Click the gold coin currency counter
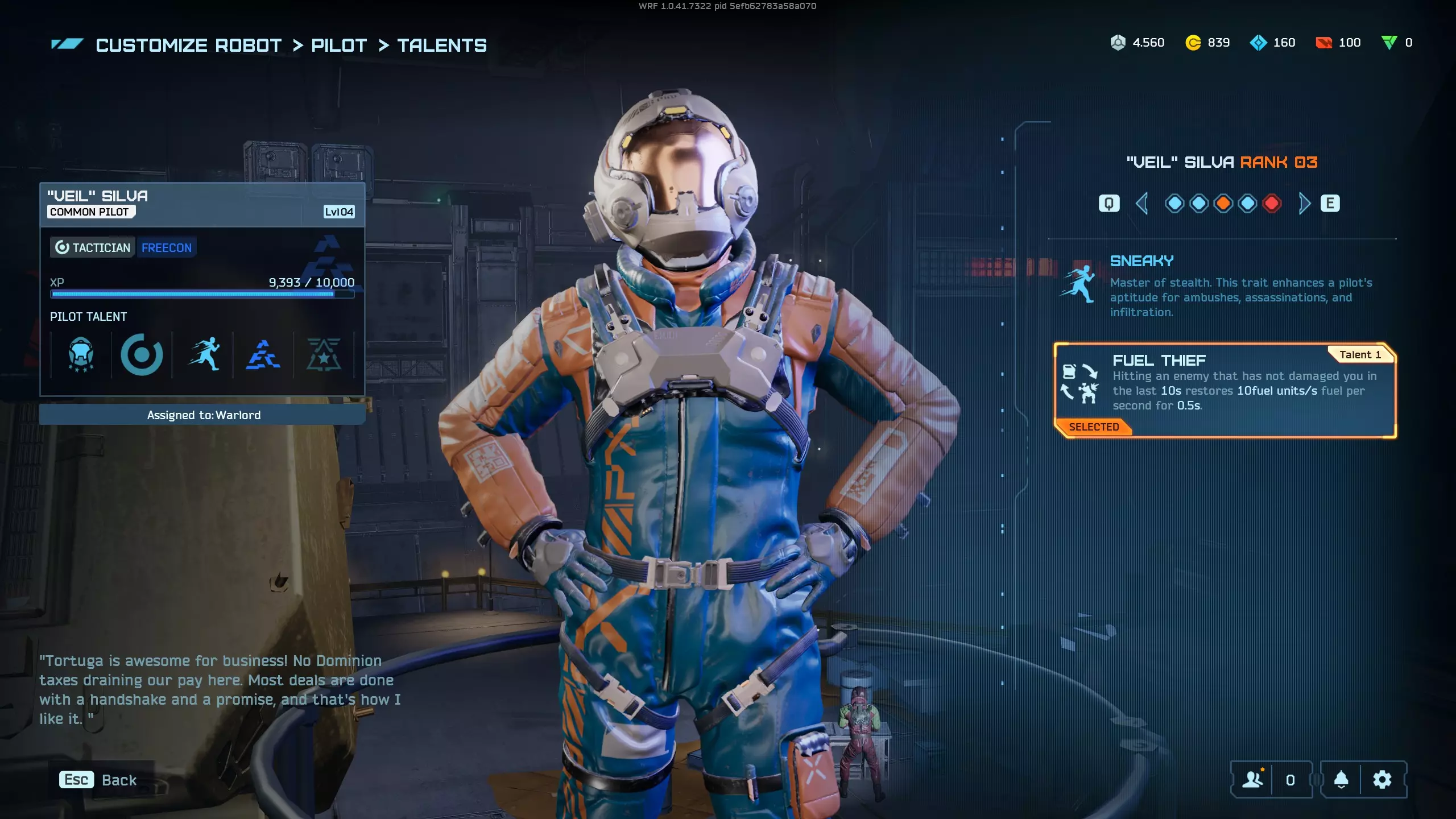The image size is (1456, 819). tap(1207, 43)
